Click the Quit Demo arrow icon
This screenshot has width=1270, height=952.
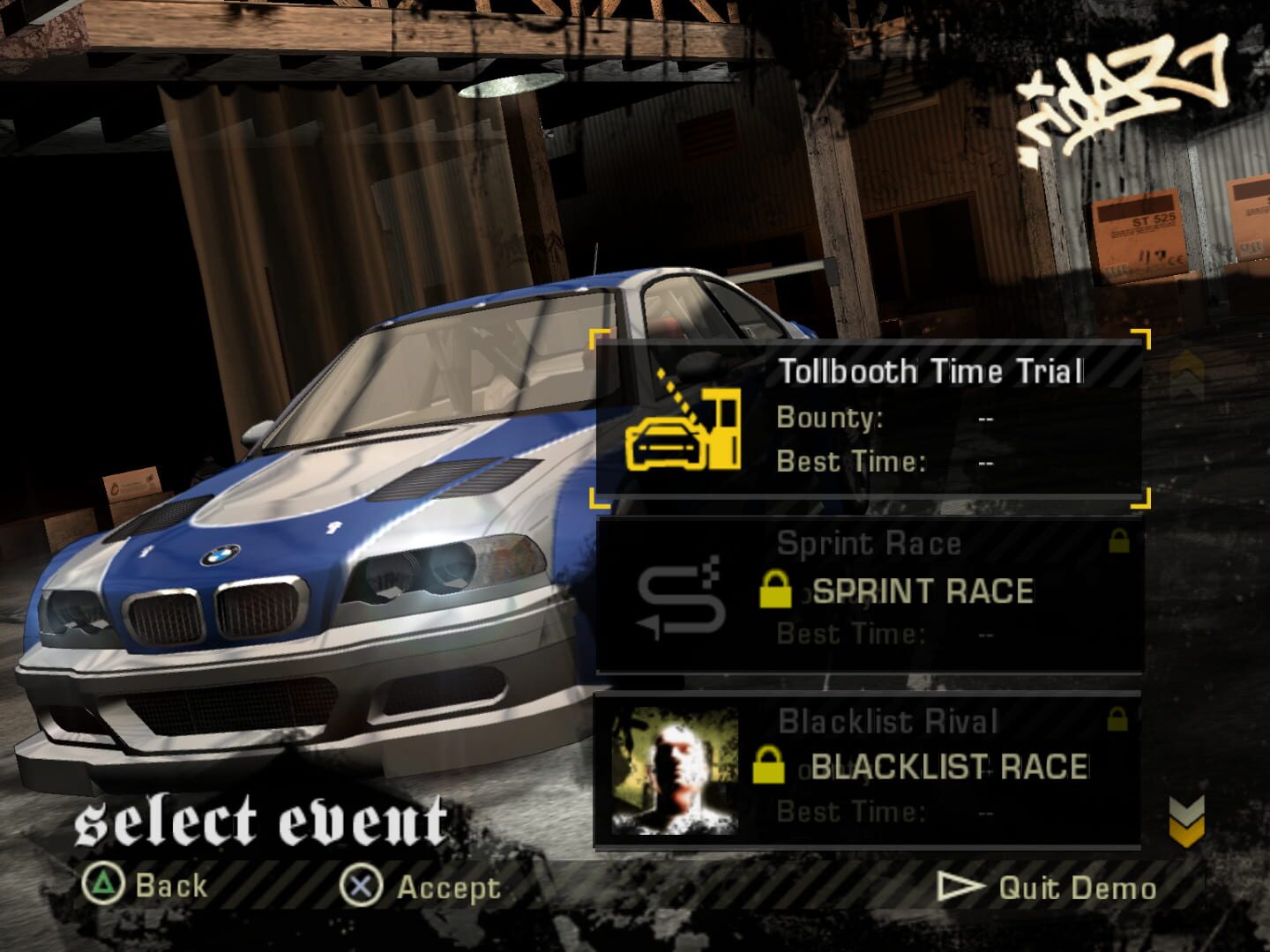pyautogui.click(x=963, y=887)
